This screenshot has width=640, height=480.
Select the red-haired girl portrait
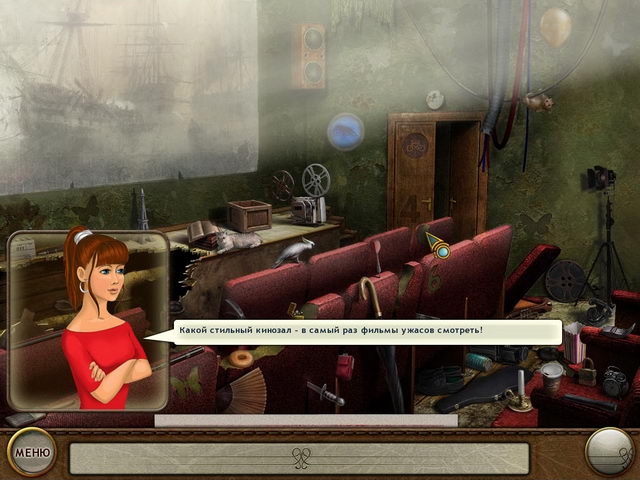coord(87,319)
